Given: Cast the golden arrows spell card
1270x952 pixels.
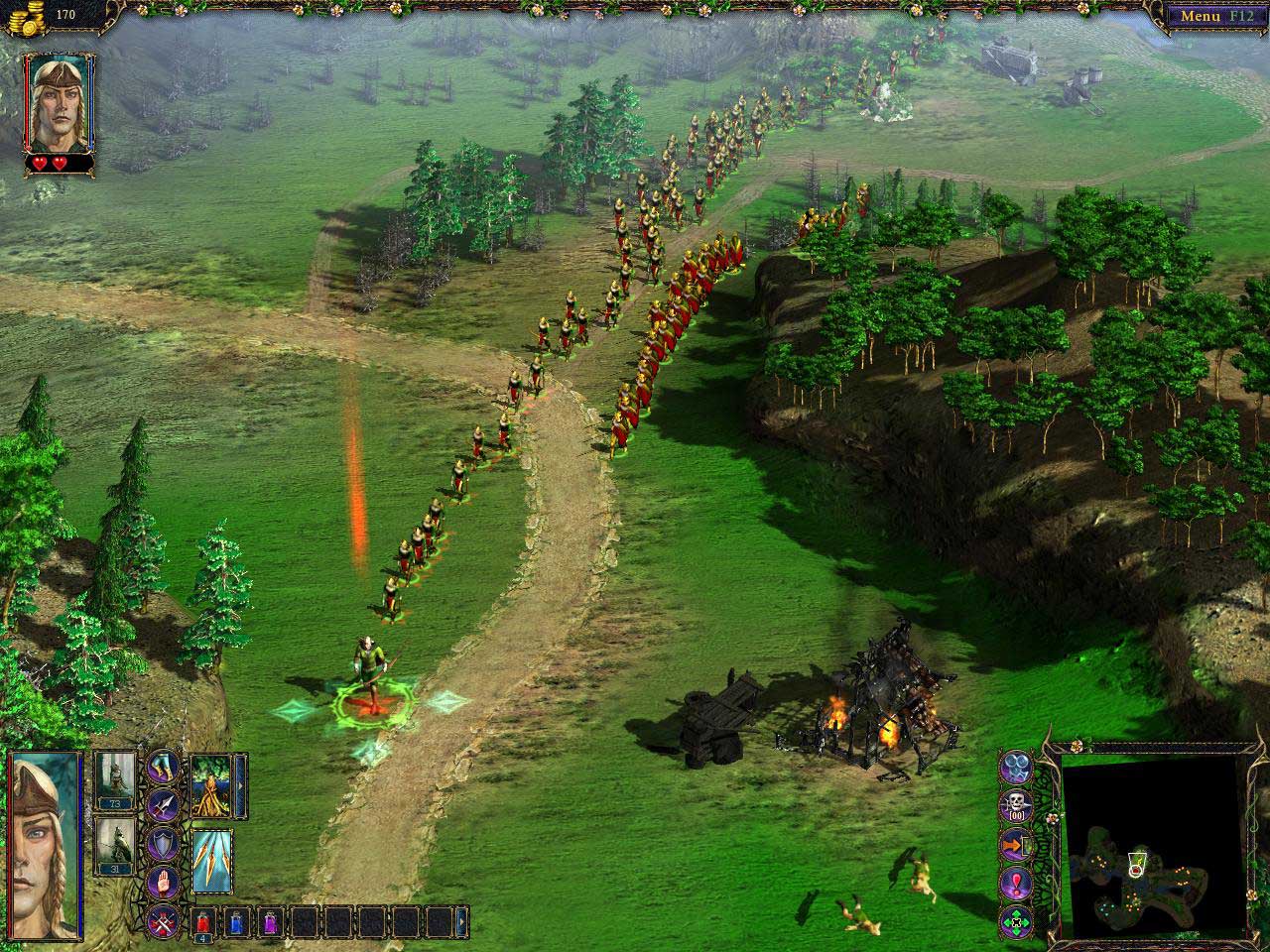Looking at the screenshot, I should coord(211,859).
